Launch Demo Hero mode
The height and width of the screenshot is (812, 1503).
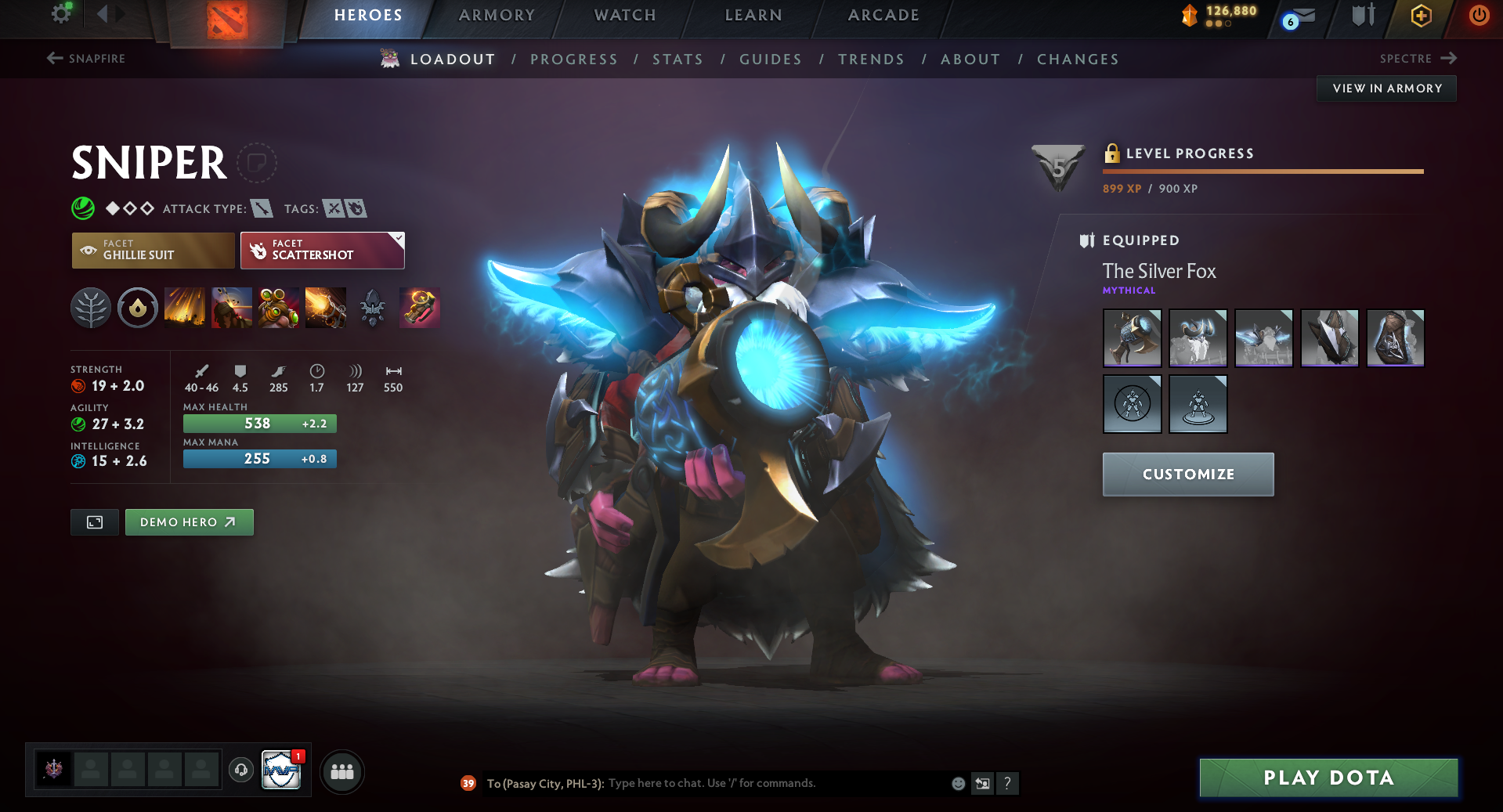point(189,522)
